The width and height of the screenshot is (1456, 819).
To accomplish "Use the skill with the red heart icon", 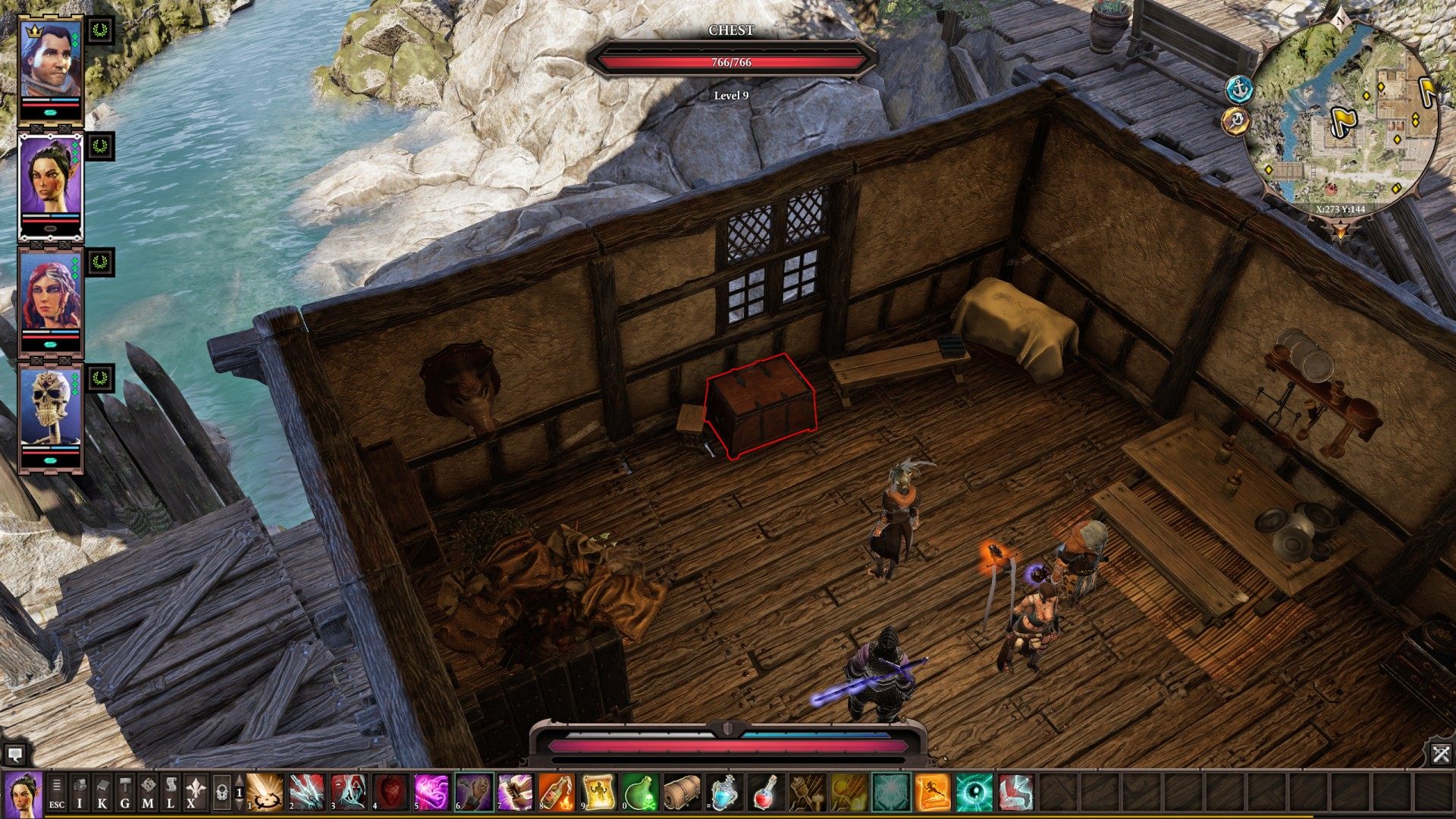I will [x=390, y=792].
